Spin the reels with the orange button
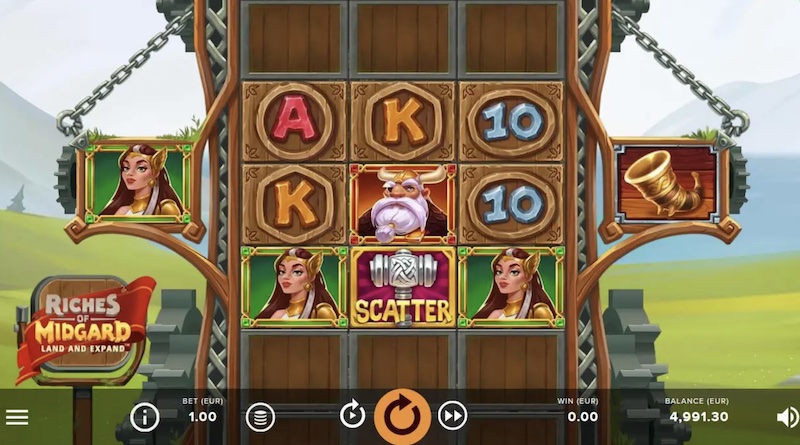The height and width of the screenshot is (445, 800). pos(402,416)
